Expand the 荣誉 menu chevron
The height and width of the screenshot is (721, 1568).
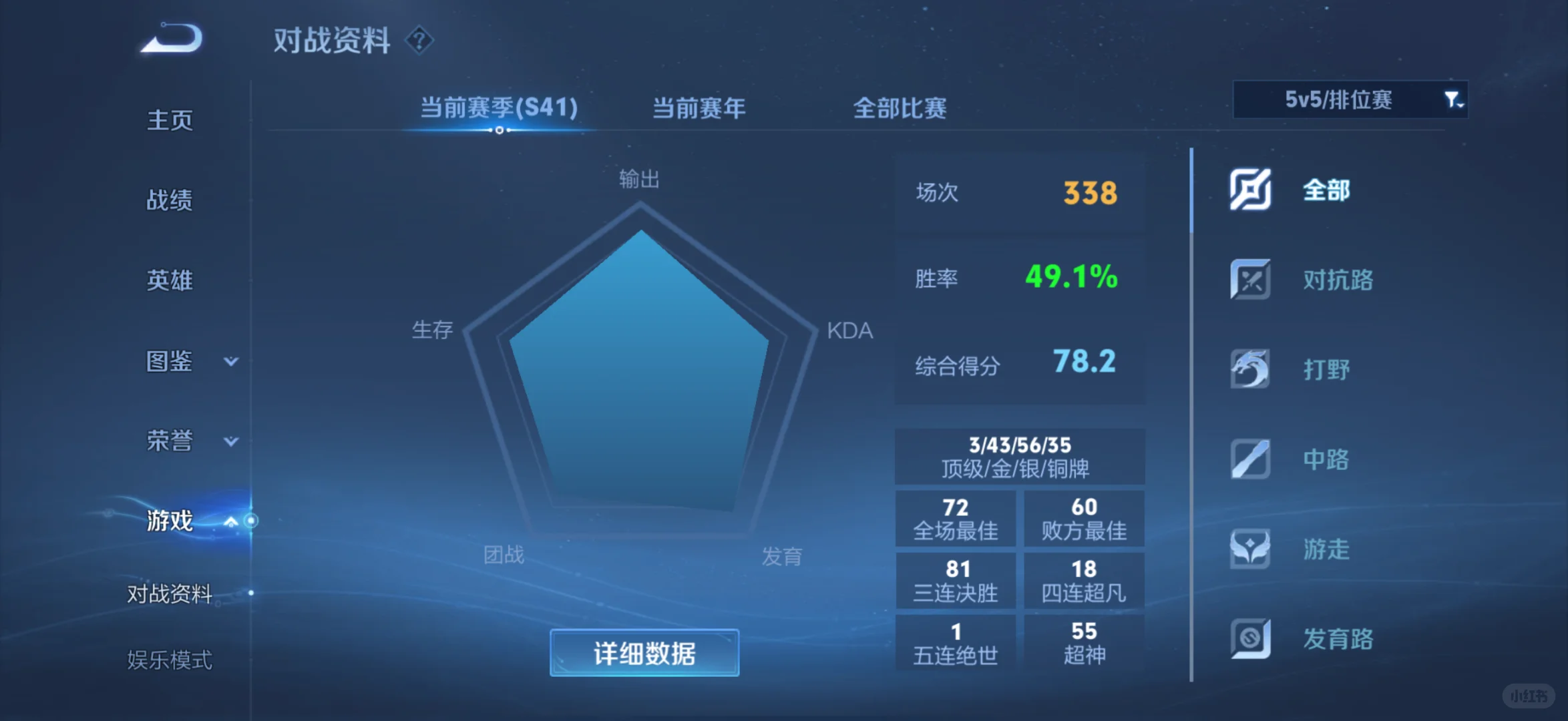(x=230, y=441)
